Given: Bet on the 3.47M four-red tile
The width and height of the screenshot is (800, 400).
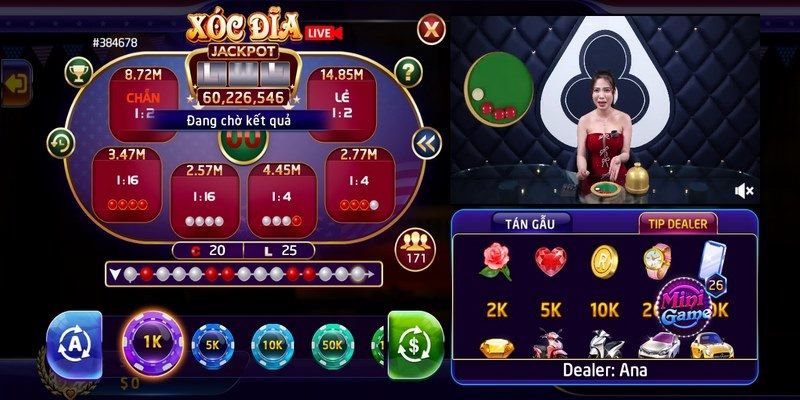Looking at the screenshot, I should 126,180.
